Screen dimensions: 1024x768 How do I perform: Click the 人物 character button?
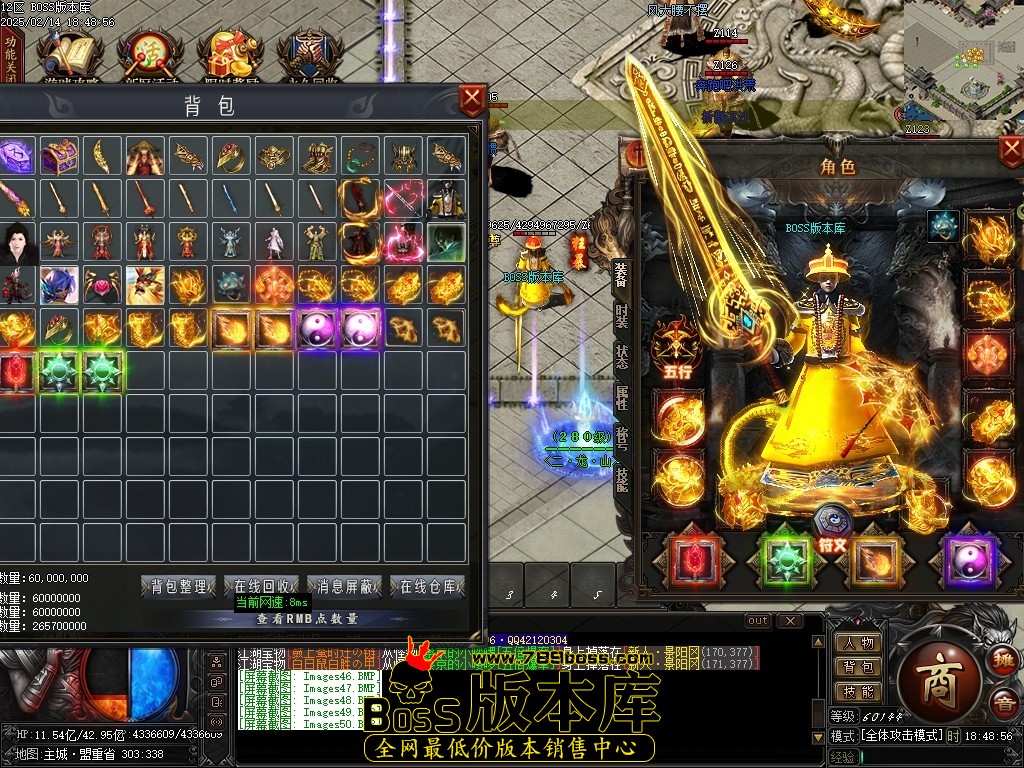(858, 644)
